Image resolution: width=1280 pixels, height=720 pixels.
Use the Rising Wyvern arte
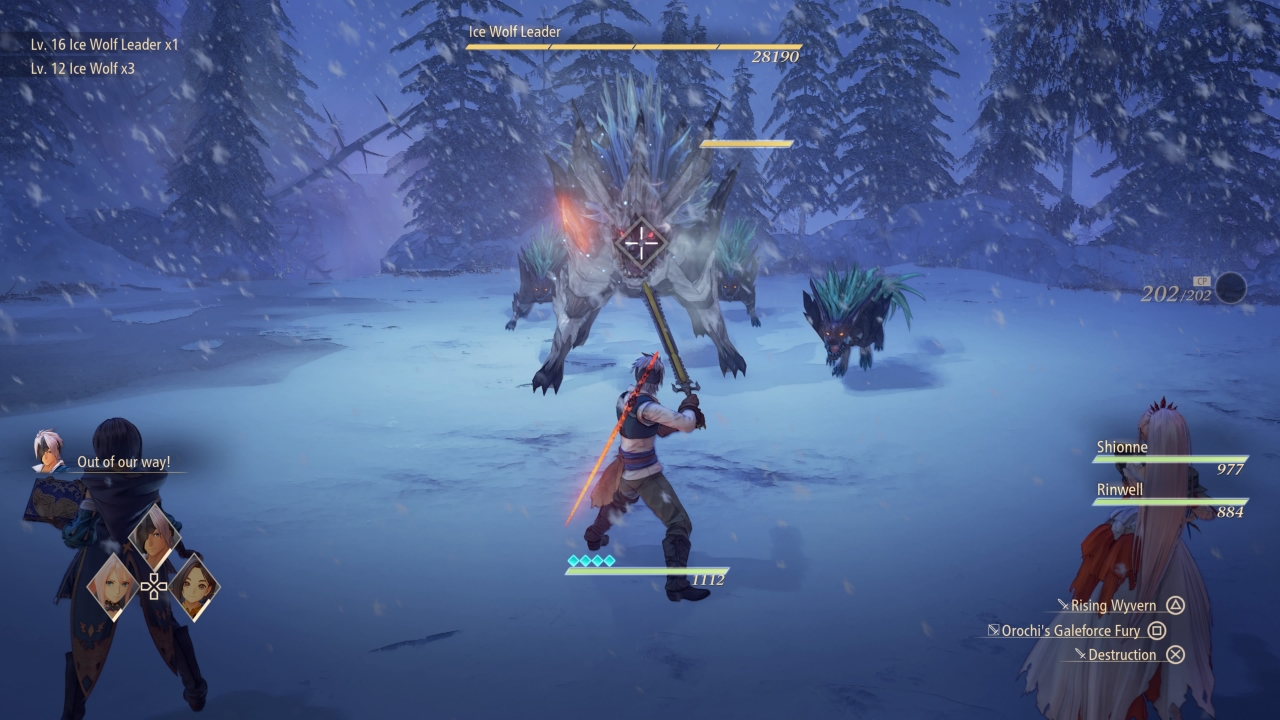1113,606
